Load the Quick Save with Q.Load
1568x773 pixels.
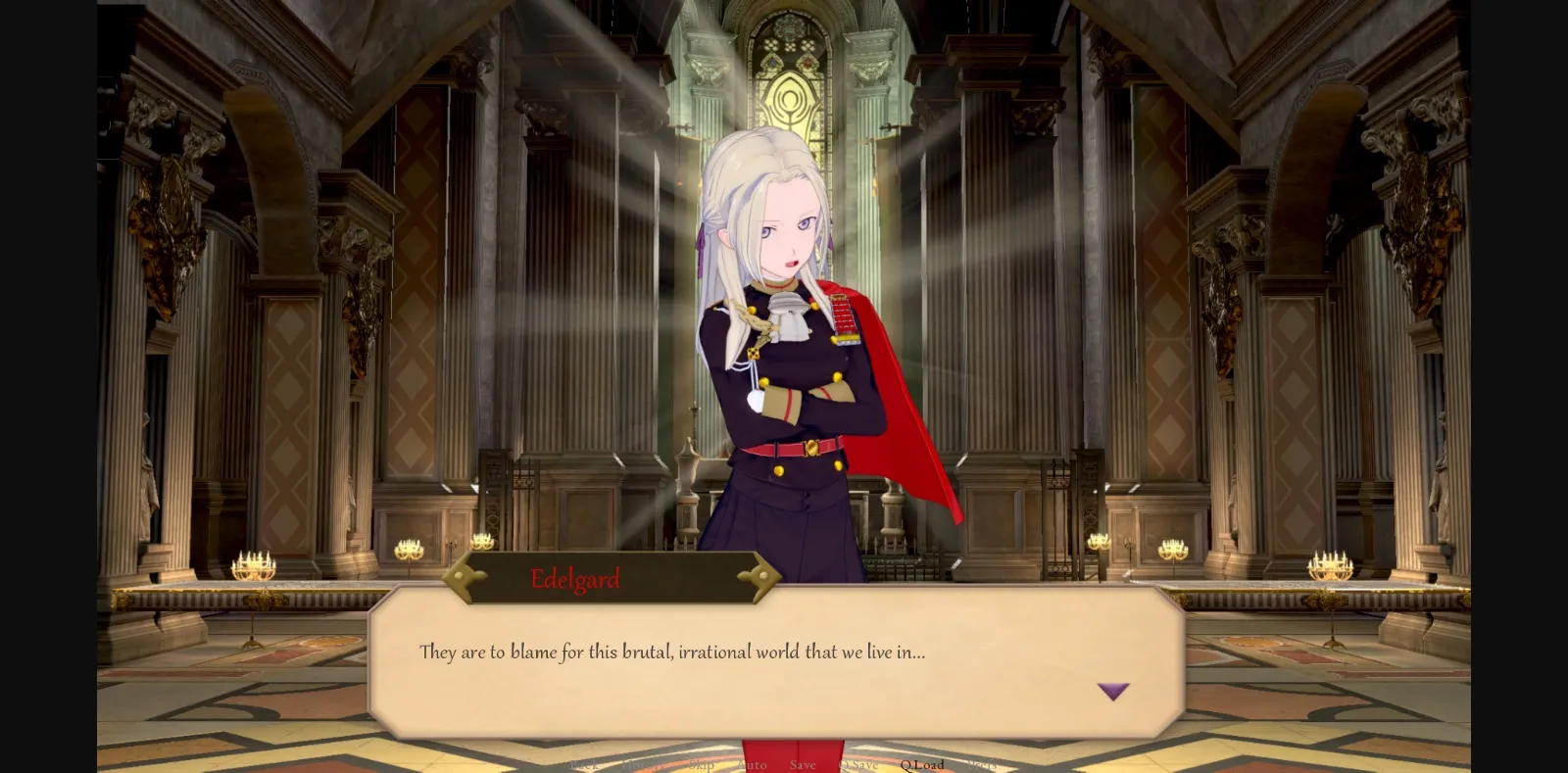(922, 764)
